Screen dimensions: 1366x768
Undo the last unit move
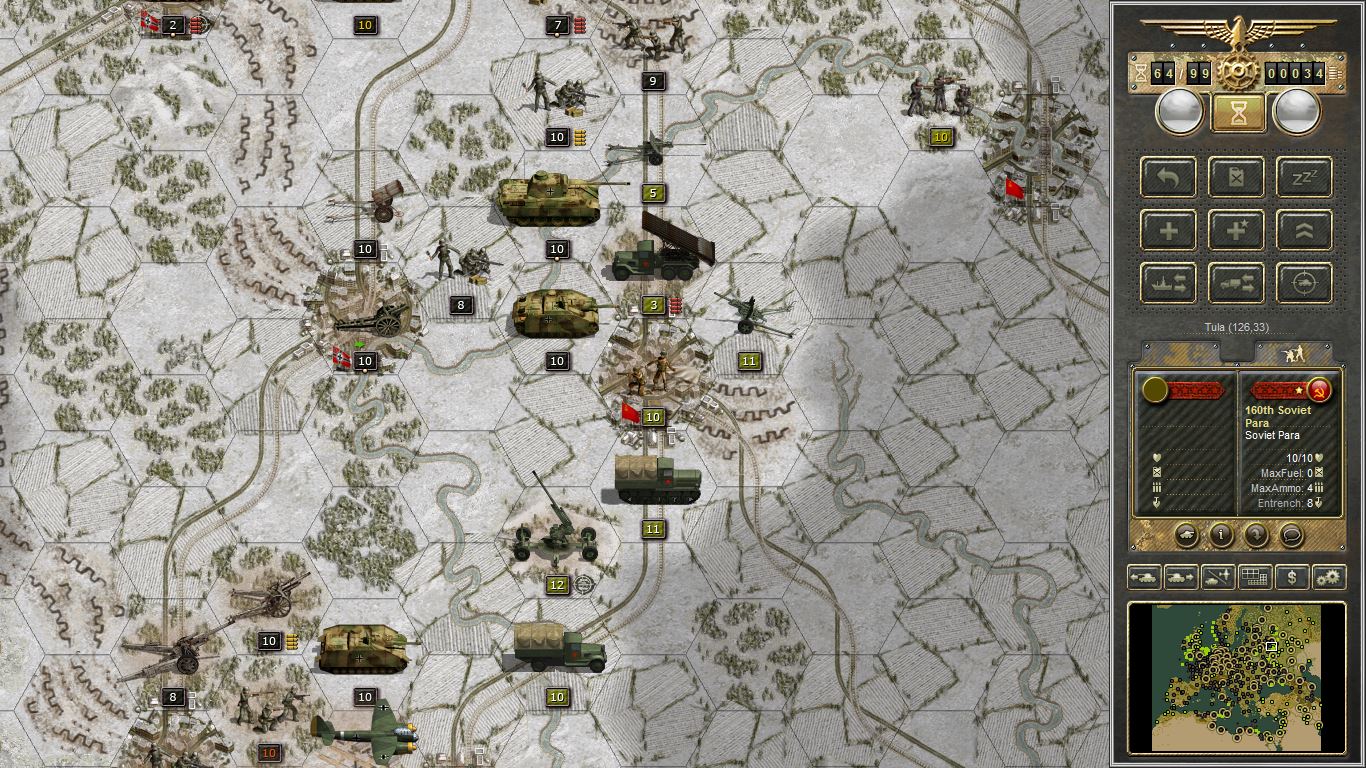pos(1168,177)
